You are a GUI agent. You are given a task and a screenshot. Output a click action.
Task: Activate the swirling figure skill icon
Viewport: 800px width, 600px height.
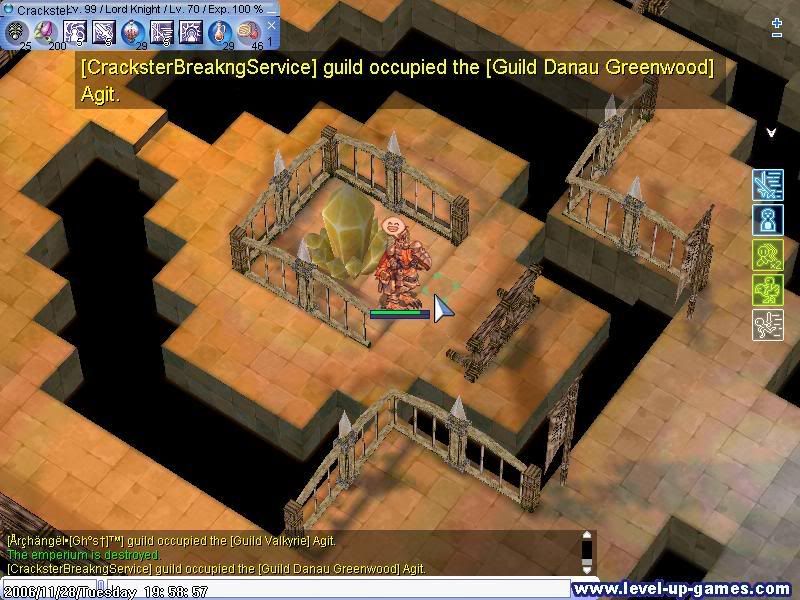pos(75,32)
